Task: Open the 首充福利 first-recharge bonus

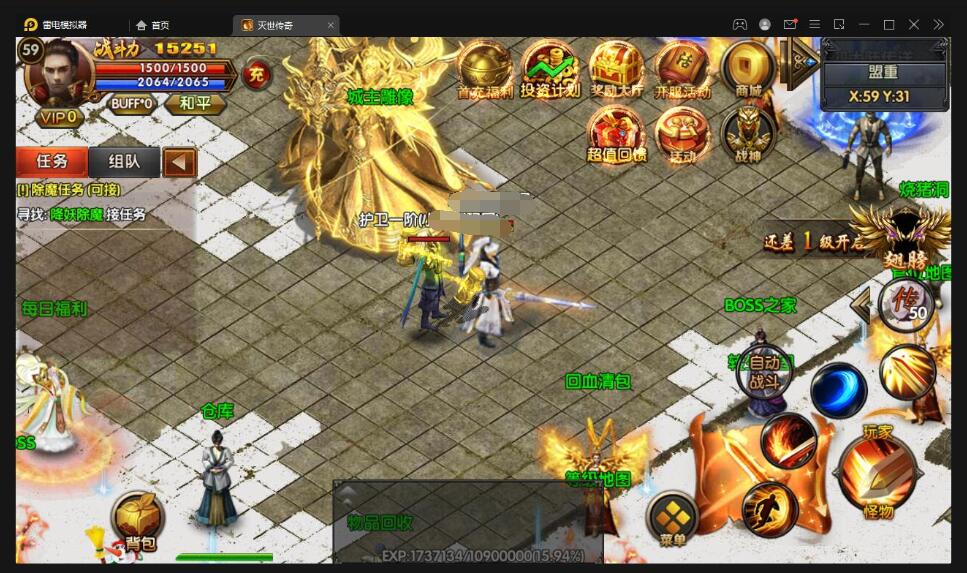Action: pyautogui.click(x=484, y=68)
